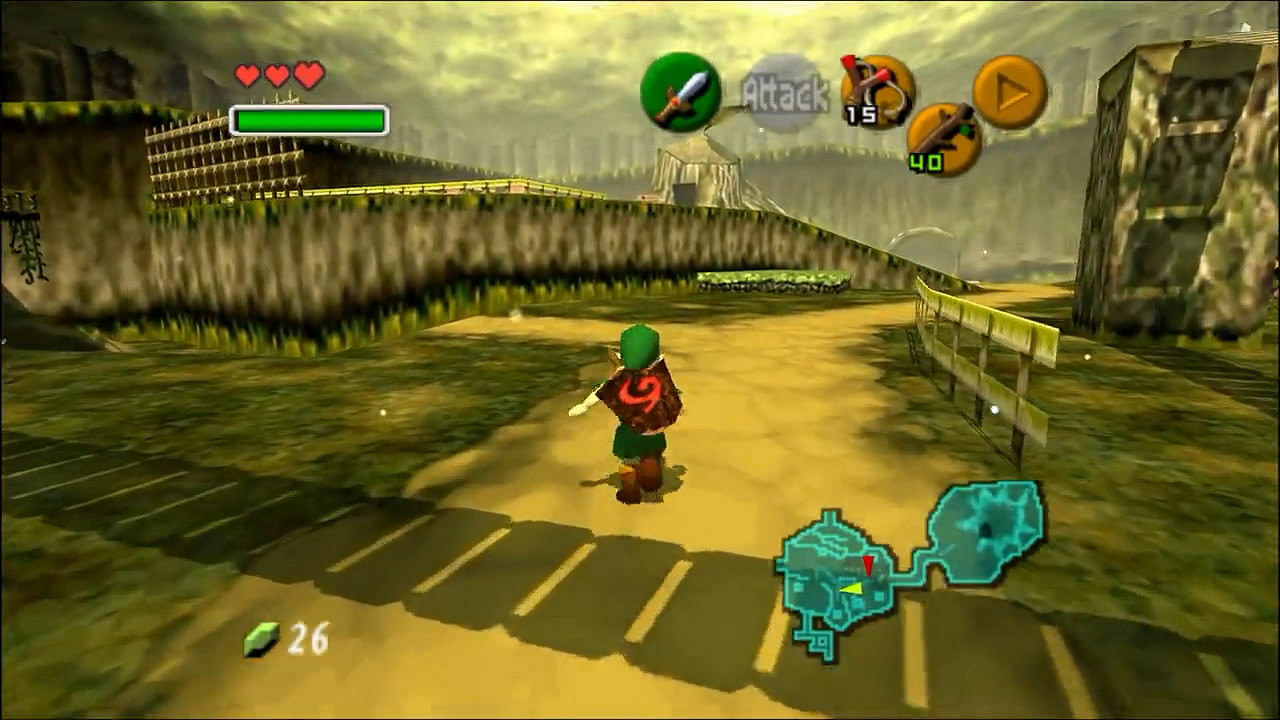Click the middle heart to toggle health display
The width and height of the screenshot is (1280, 720).
point(275,74)
